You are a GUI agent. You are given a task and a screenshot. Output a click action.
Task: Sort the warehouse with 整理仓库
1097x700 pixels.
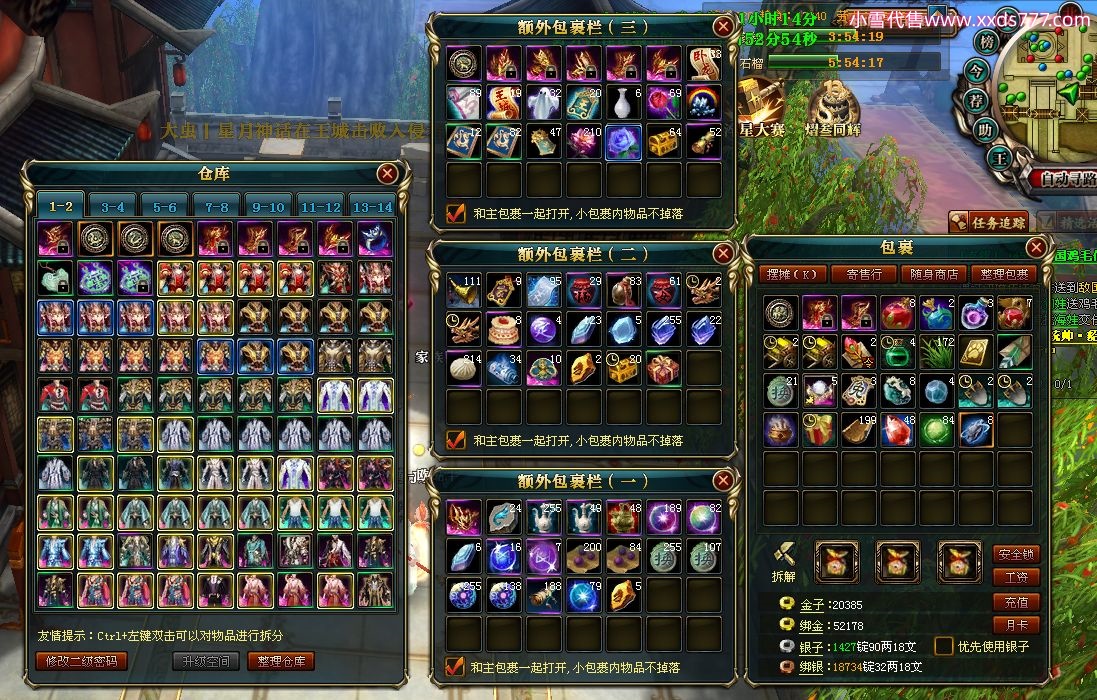[281, 661]
